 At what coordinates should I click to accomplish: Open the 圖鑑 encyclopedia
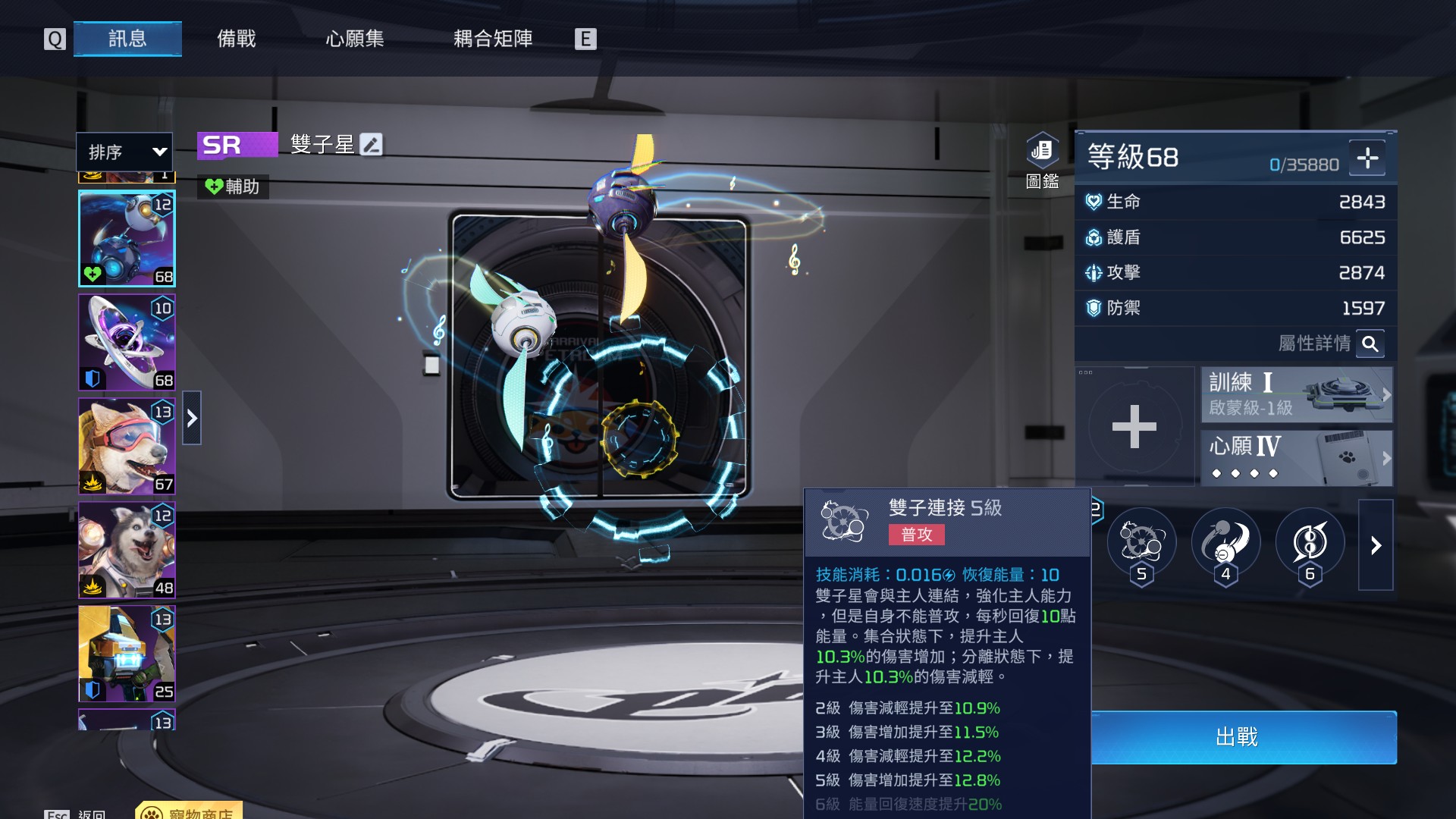coord(1042,159)
